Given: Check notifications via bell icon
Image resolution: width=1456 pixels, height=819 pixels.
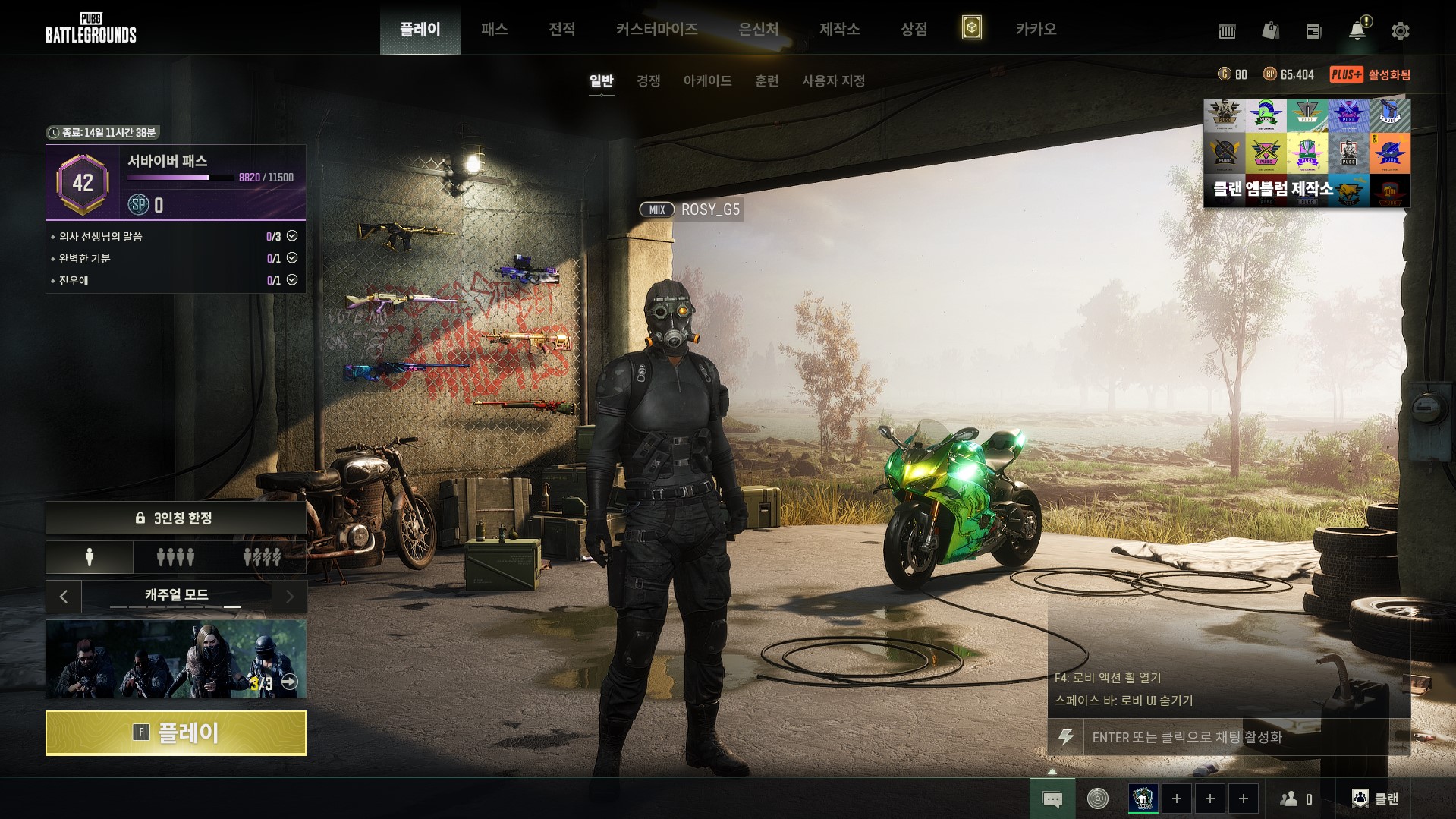Looking at the screenshot, I should (x=1357, y=31).
